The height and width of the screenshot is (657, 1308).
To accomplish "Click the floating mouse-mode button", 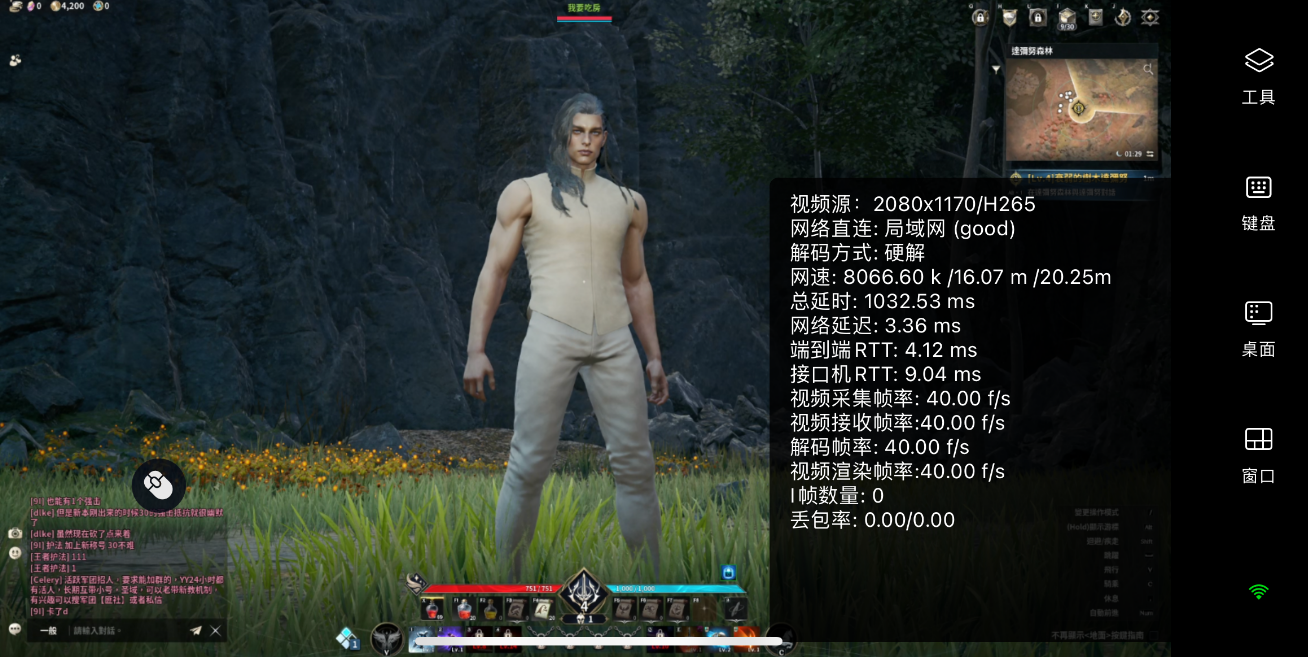I will pos(158,485).
